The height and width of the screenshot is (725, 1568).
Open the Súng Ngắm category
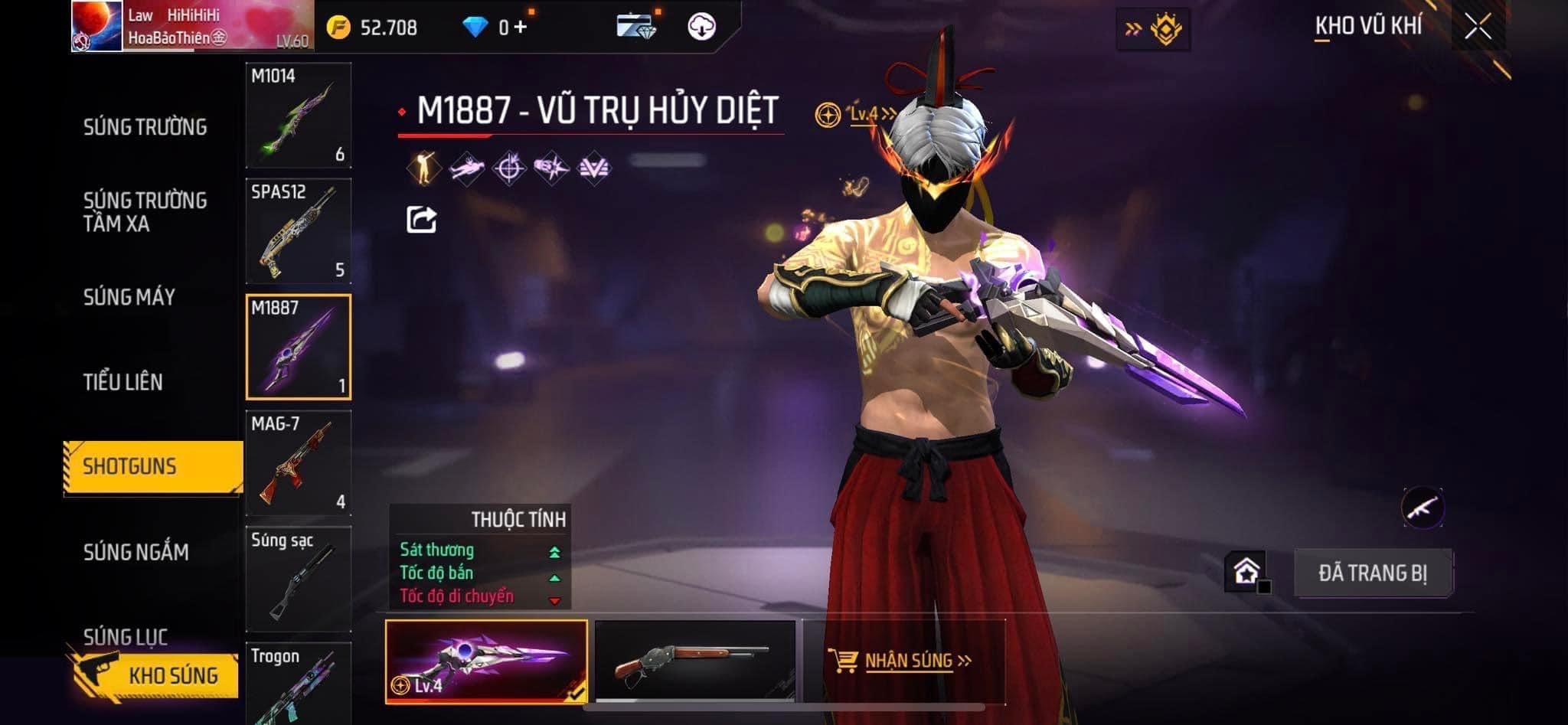click(x=136, y=552)
